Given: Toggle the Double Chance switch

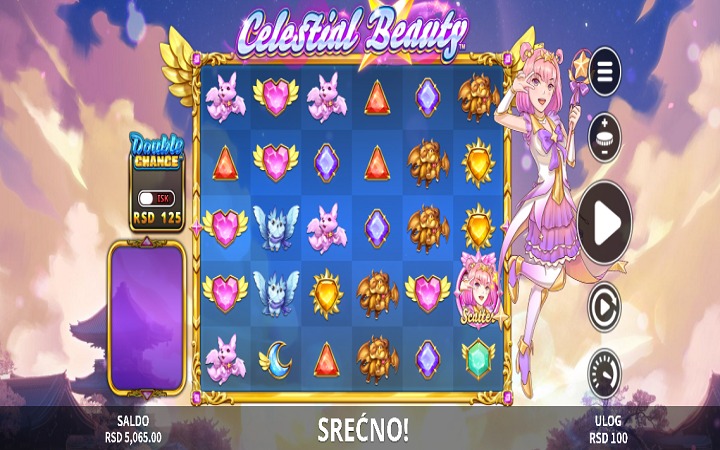Looking at the screenshot, I should tap(157, 198).
